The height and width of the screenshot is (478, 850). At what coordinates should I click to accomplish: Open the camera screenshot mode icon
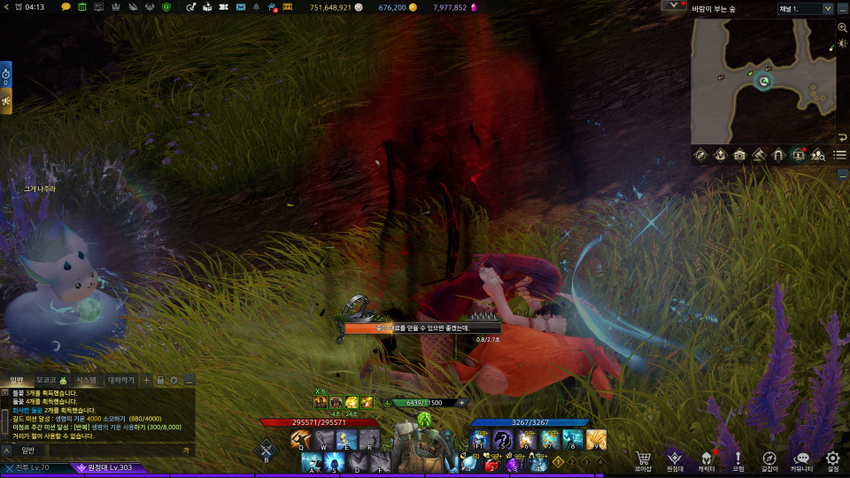click(739, 155)
